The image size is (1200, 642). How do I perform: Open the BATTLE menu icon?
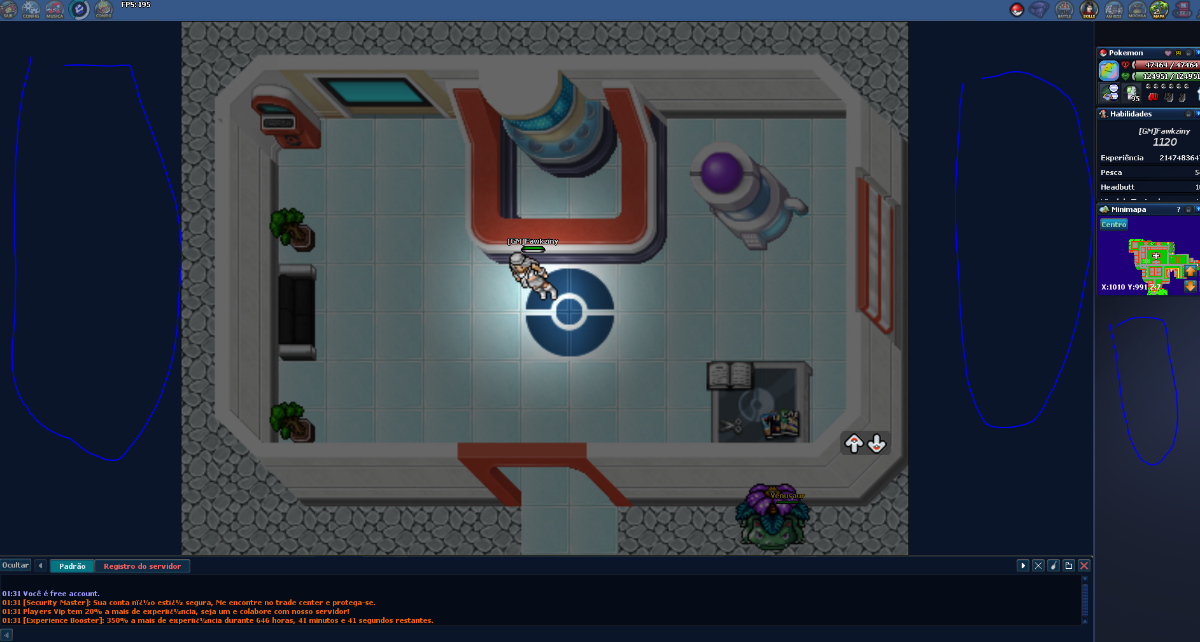[x=1063, y=10]
